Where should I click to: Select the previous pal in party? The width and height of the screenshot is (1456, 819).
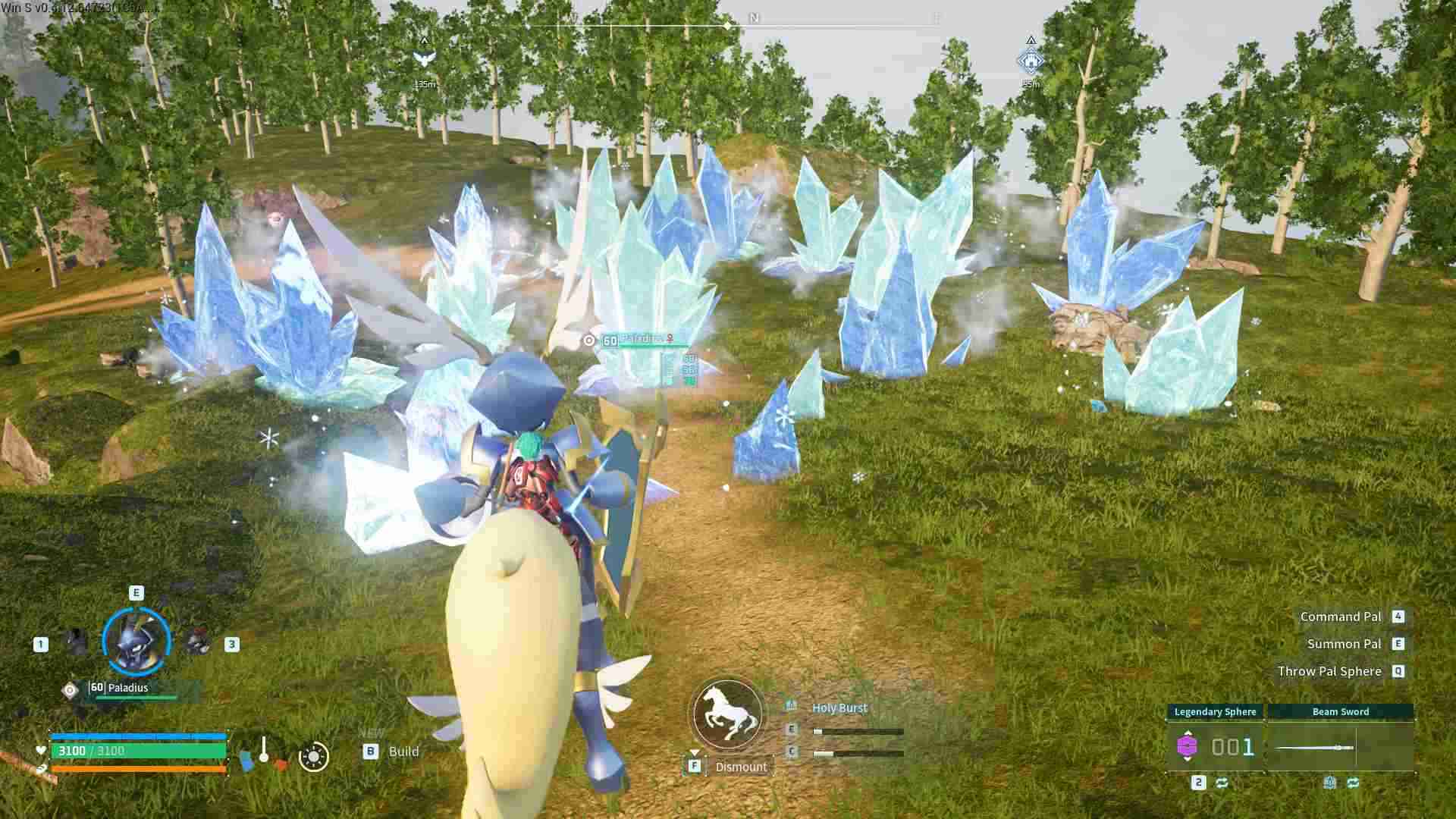pyautogui.click(x=76, y=643)
